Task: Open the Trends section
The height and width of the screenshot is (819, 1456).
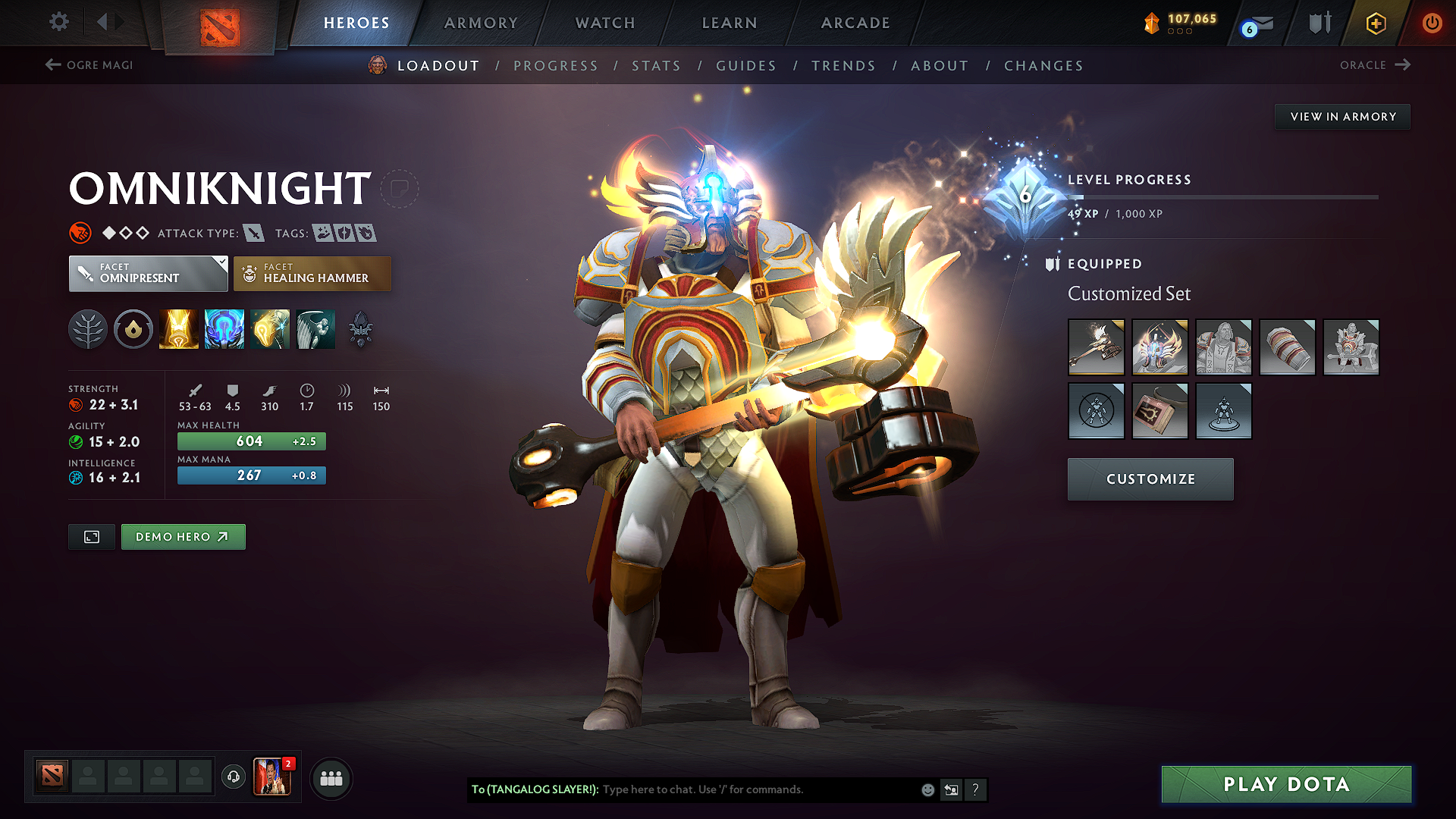Action: [x=843, y=66]
